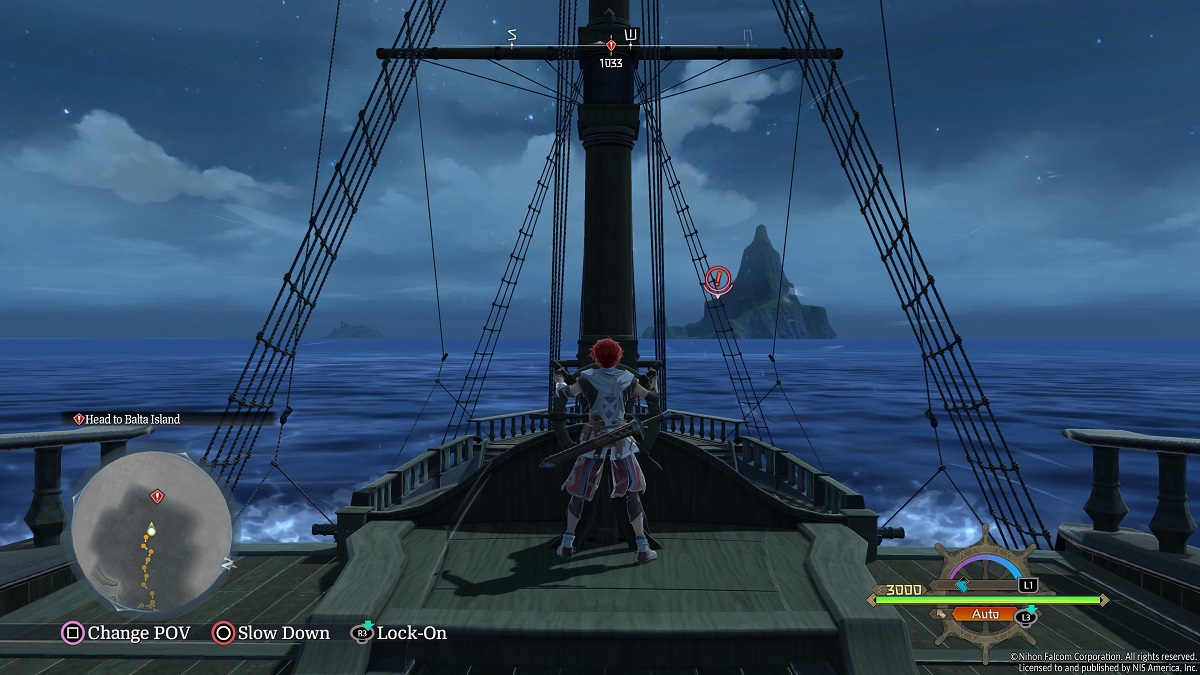
Task: Select the red destination marker on the compass
Action: coord(611,46)
